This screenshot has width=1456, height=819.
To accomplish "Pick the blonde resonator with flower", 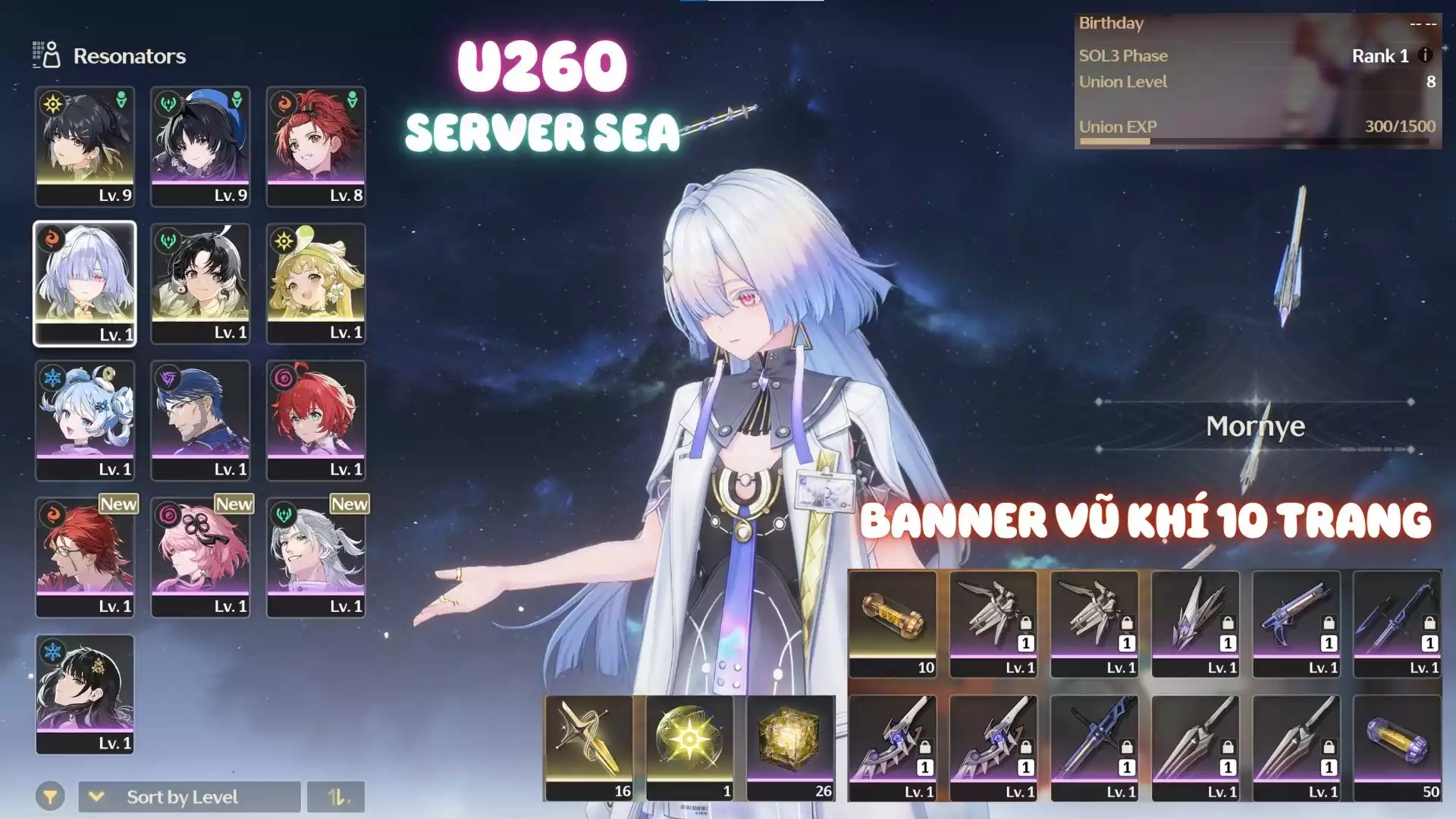I will (x=315, y=283).
